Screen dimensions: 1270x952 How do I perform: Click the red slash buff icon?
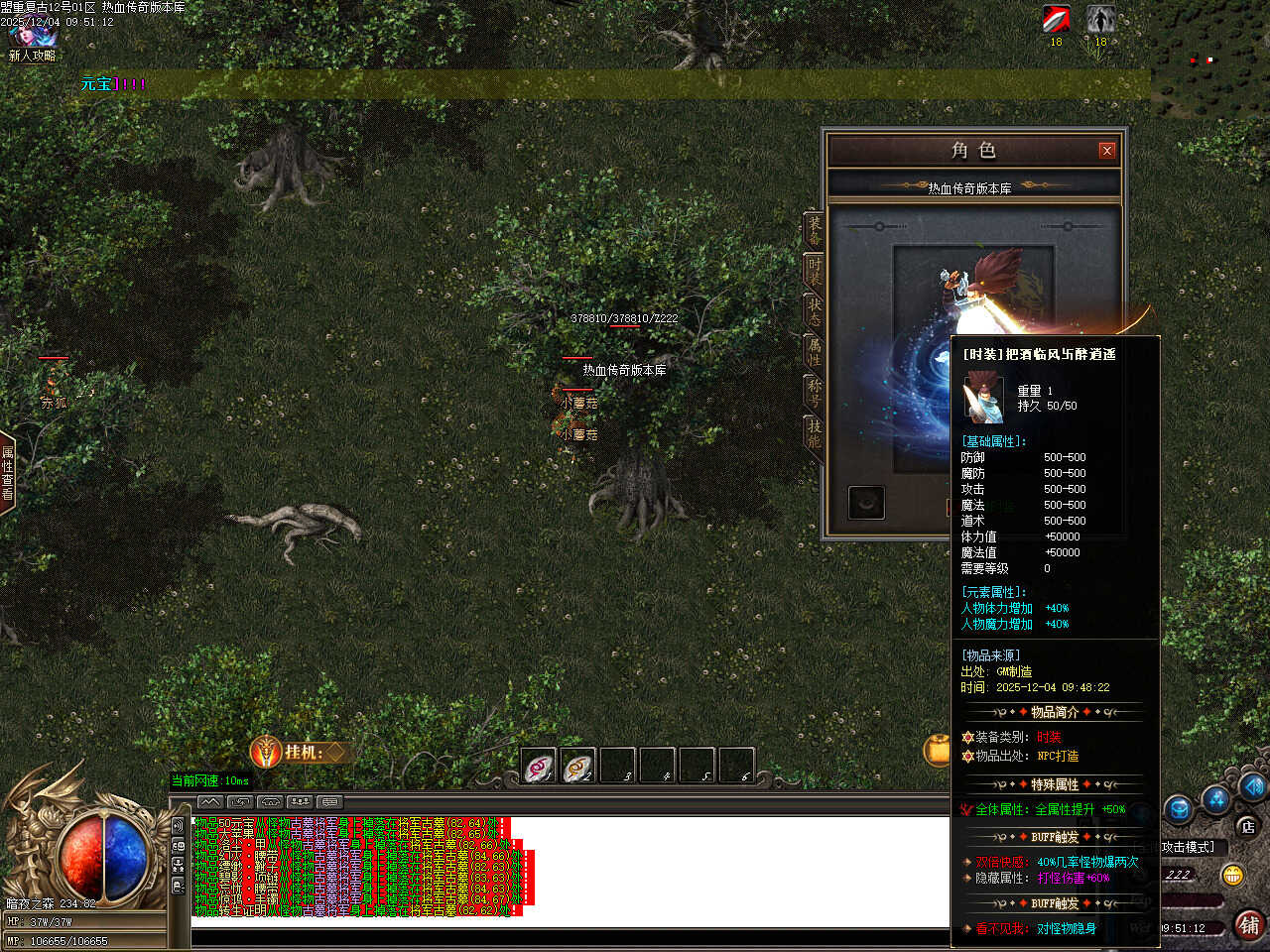click(1056, 20)
